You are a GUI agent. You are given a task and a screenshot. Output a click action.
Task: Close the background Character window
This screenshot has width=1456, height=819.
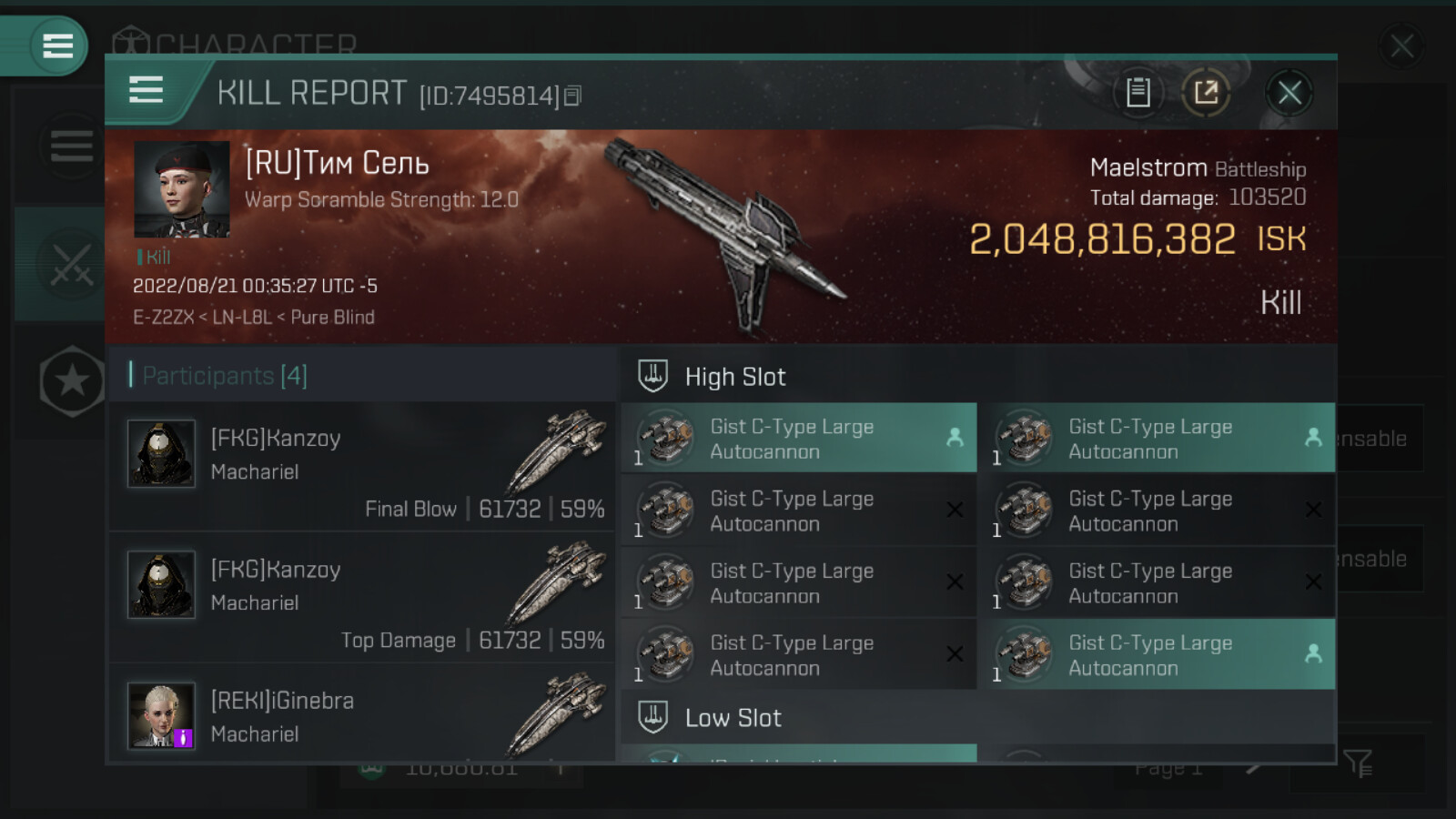pos(1401,45)
